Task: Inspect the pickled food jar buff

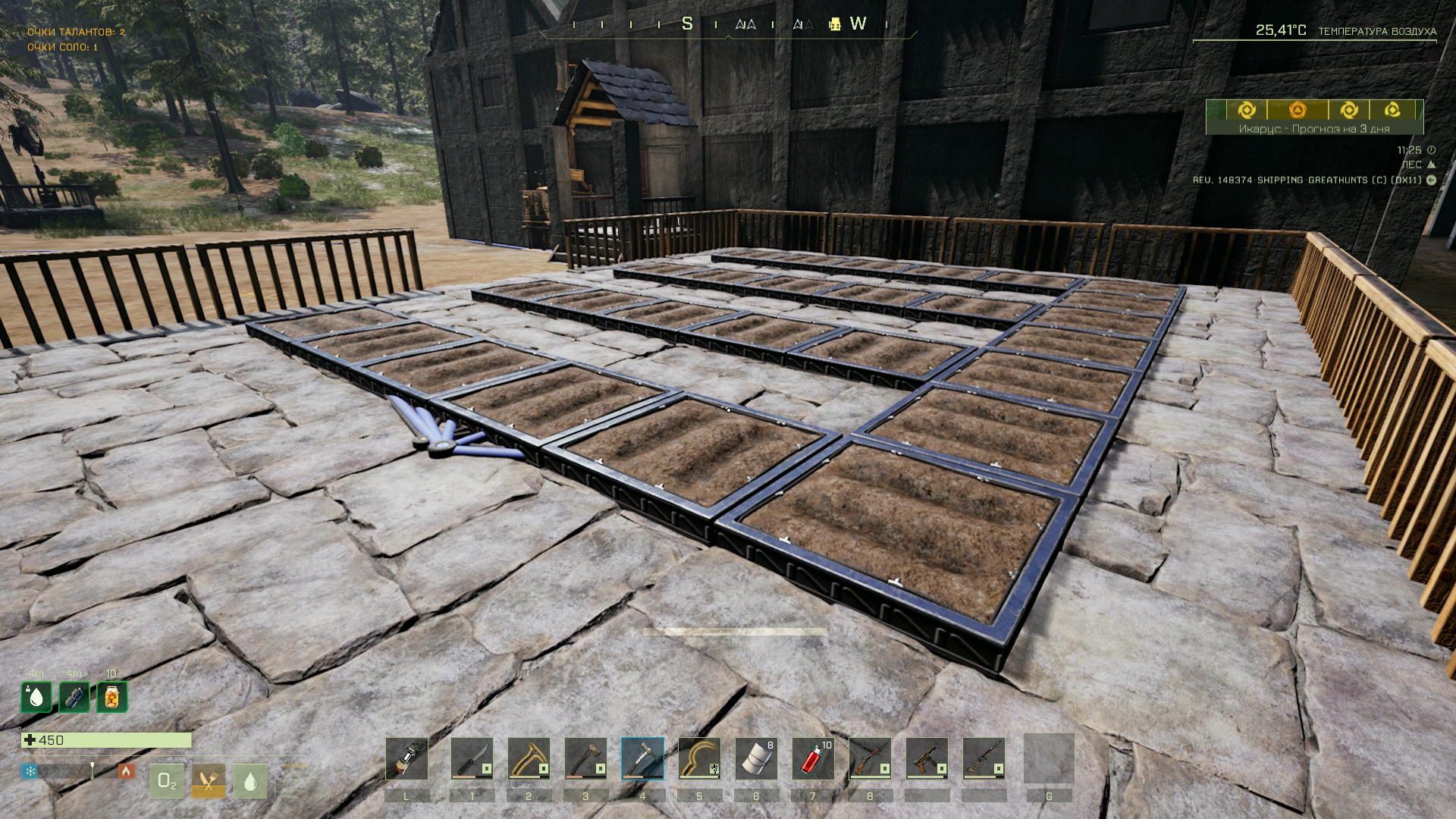Action: (x=112, y=698)
